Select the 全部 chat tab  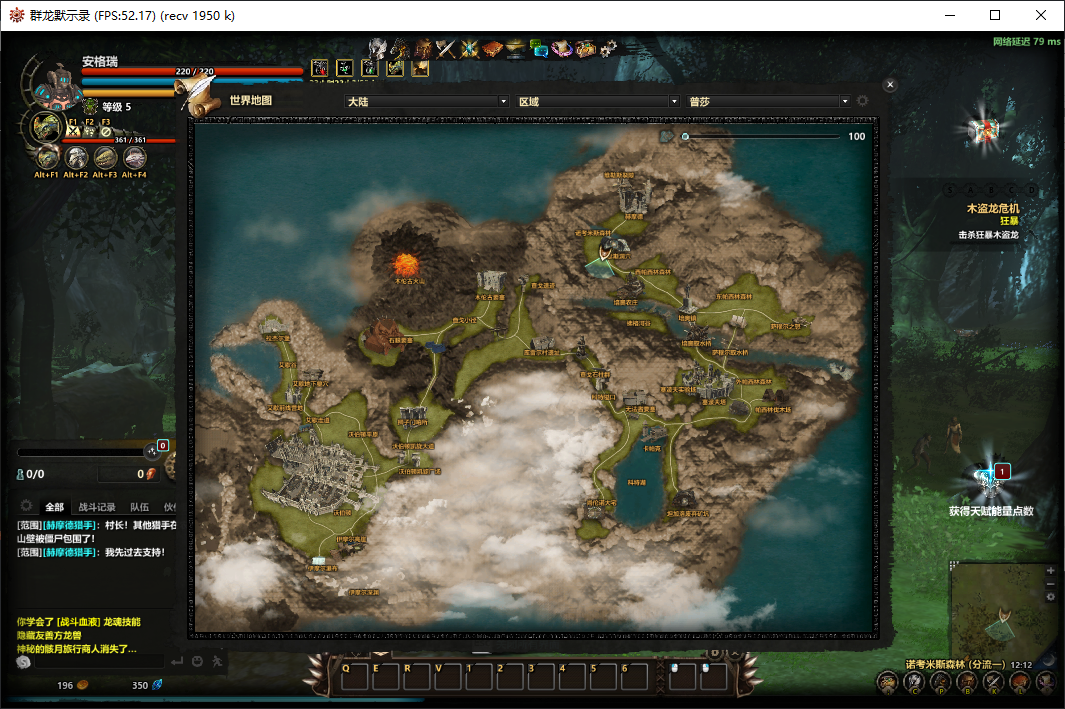click(54, 507)
